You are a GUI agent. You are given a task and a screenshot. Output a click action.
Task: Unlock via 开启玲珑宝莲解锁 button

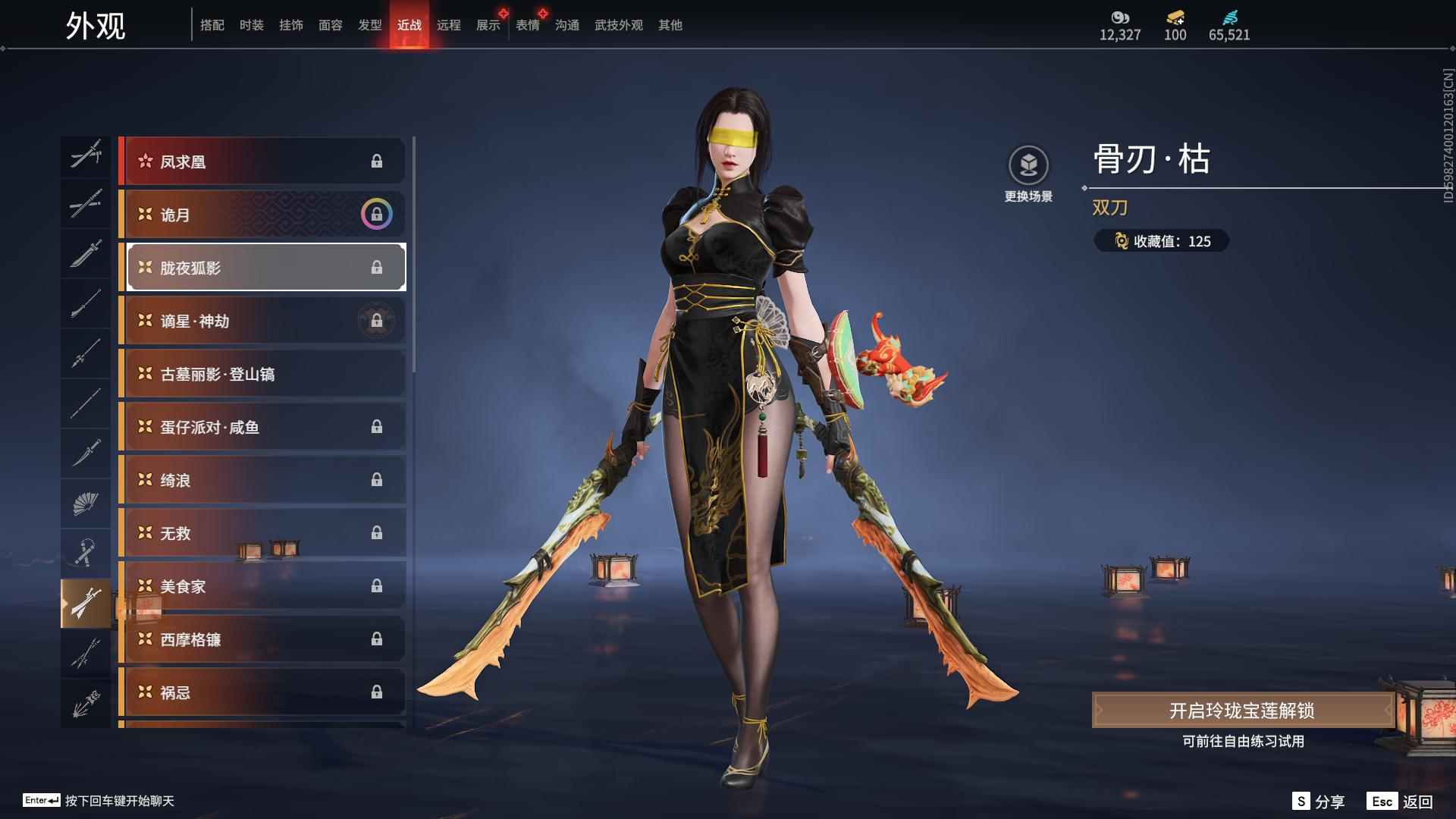pyautogui.click(x=1241, y=711)
